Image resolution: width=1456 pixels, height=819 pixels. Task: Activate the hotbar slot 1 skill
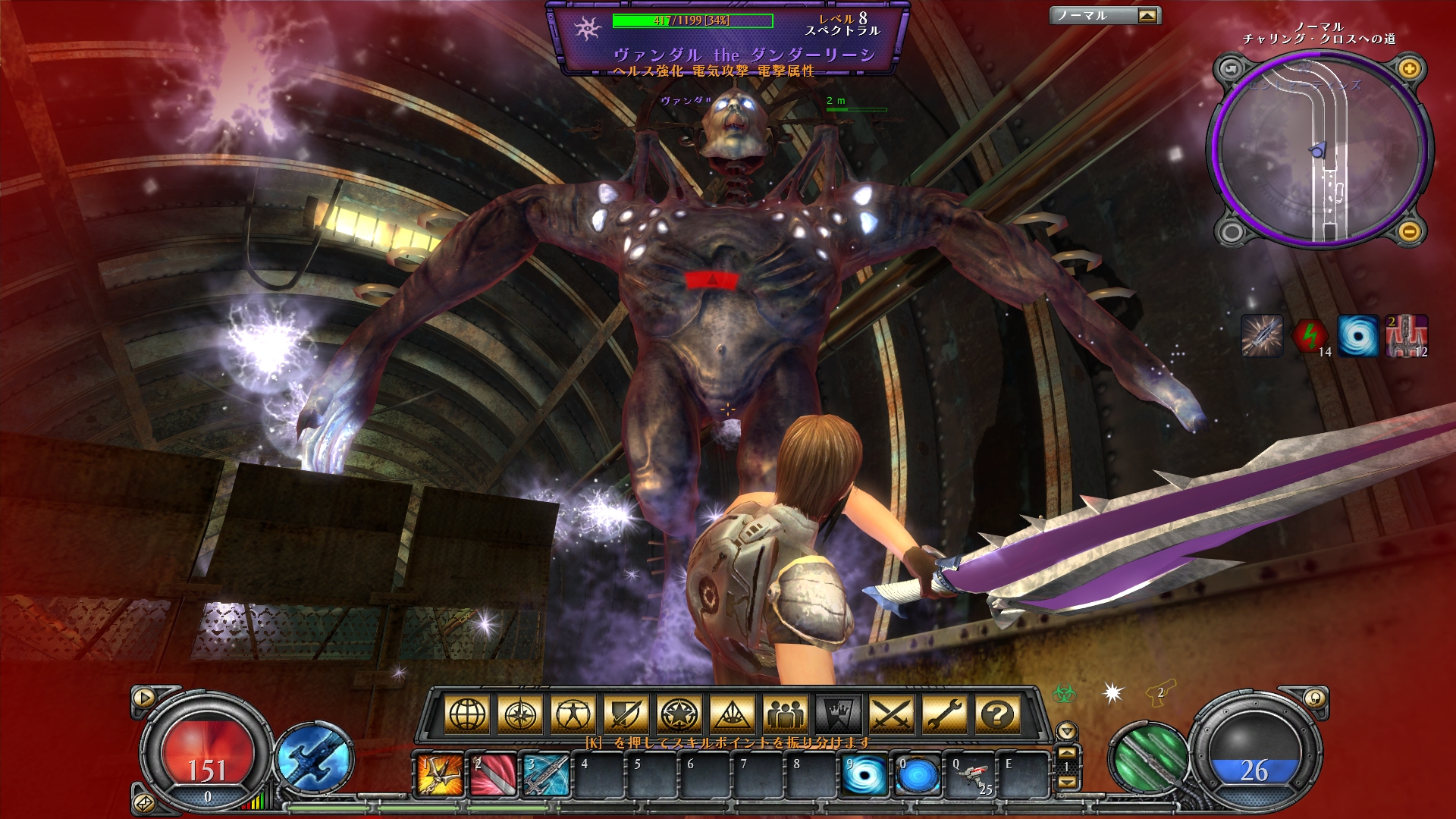click(441, 775)
